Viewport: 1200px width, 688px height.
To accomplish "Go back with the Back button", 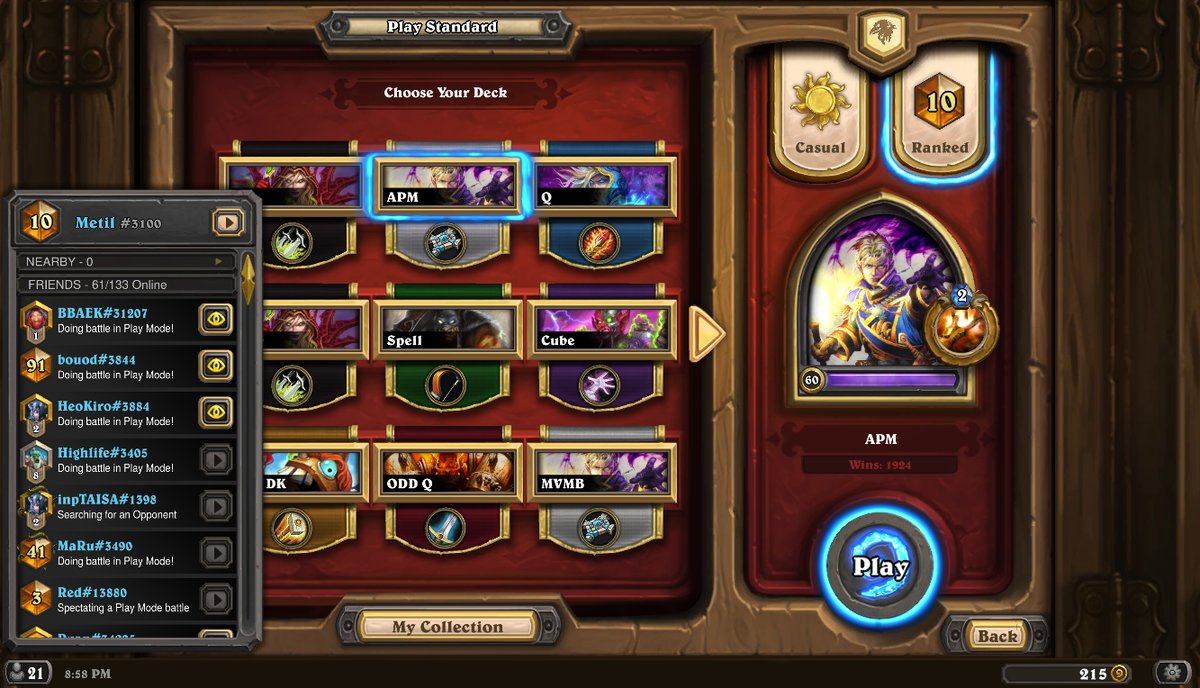I will (x=996, y=636).
